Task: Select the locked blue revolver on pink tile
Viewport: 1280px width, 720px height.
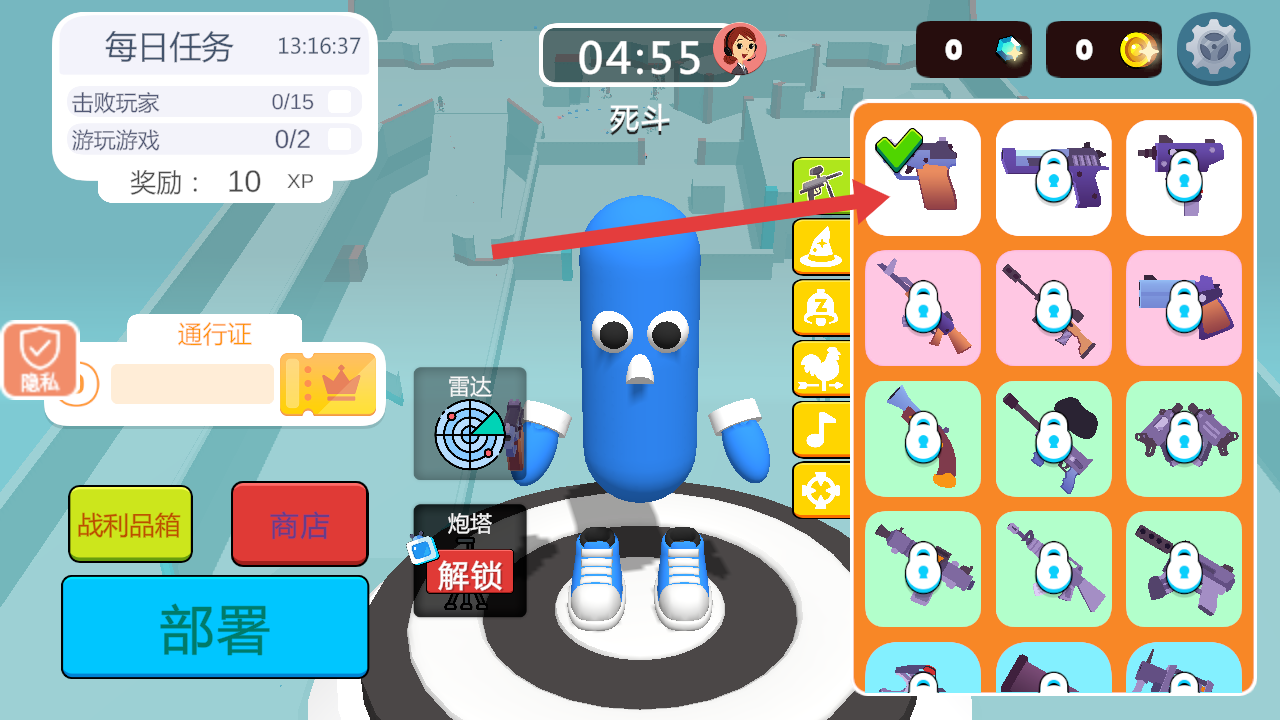Action: pyautogui.click(x=1184, y=308)
